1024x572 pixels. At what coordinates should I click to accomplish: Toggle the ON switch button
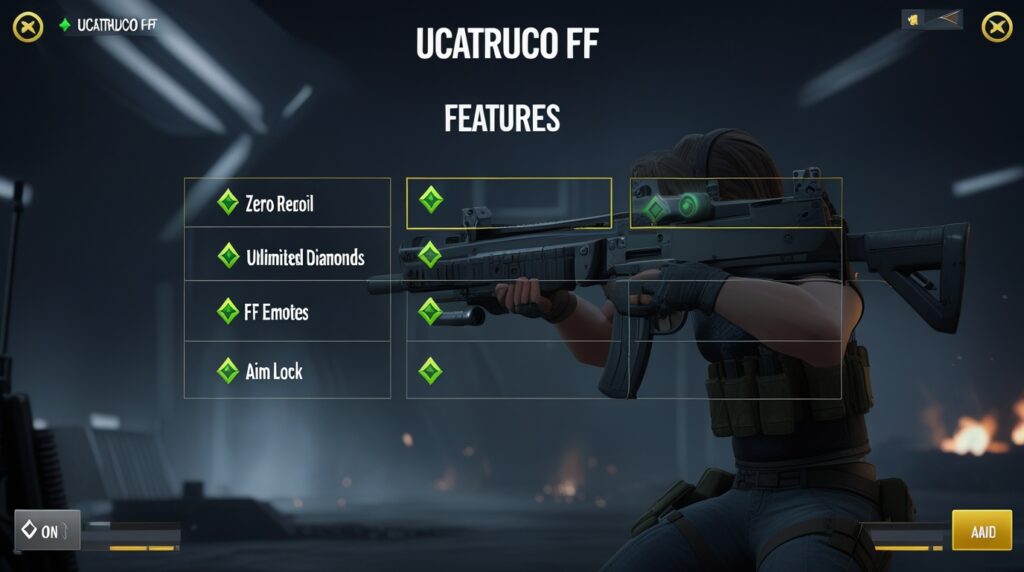[x=47, y=531]
